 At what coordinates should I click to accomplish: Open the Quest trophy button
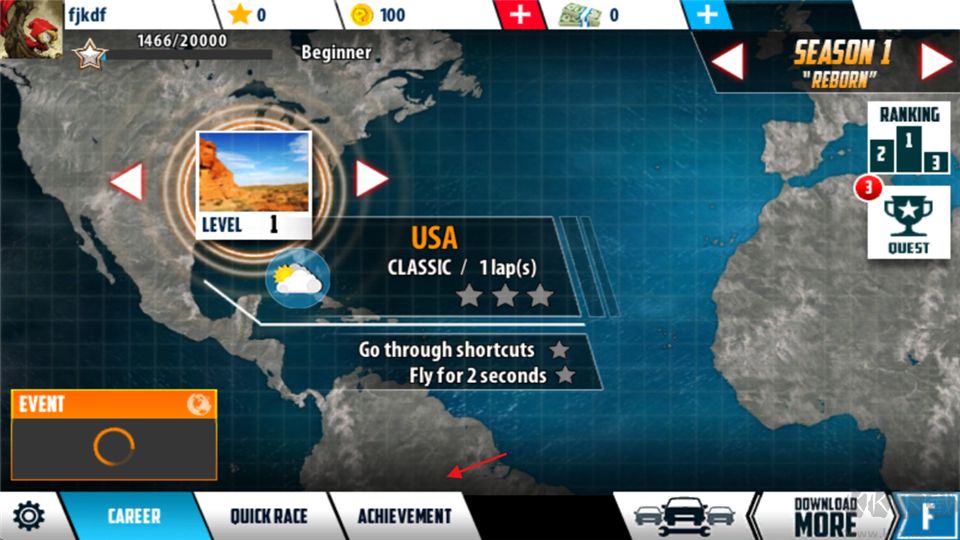click(908, 222)
